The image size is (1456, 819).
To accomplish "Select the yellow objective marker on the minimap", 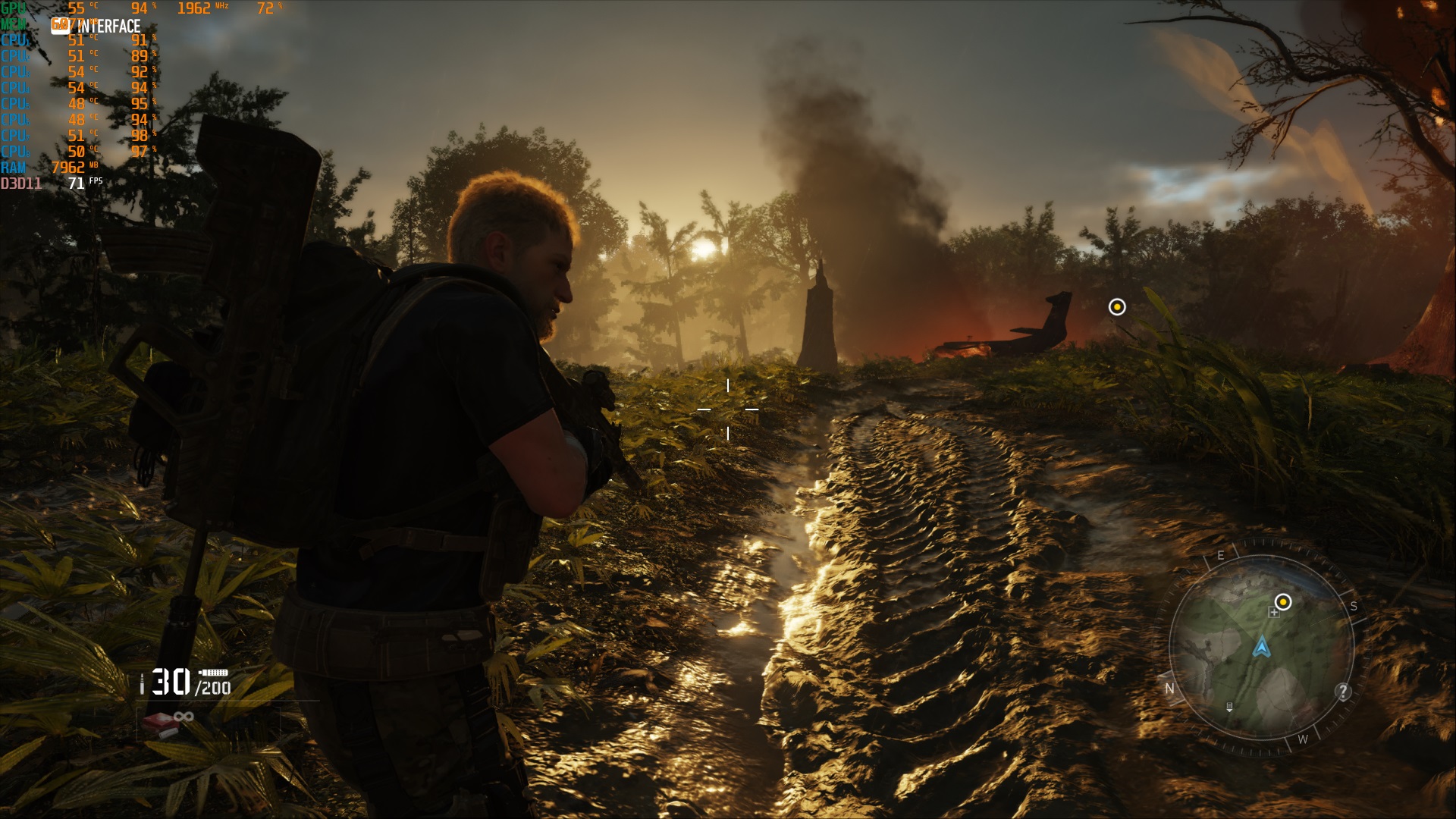I will (x=1283, y=602).
